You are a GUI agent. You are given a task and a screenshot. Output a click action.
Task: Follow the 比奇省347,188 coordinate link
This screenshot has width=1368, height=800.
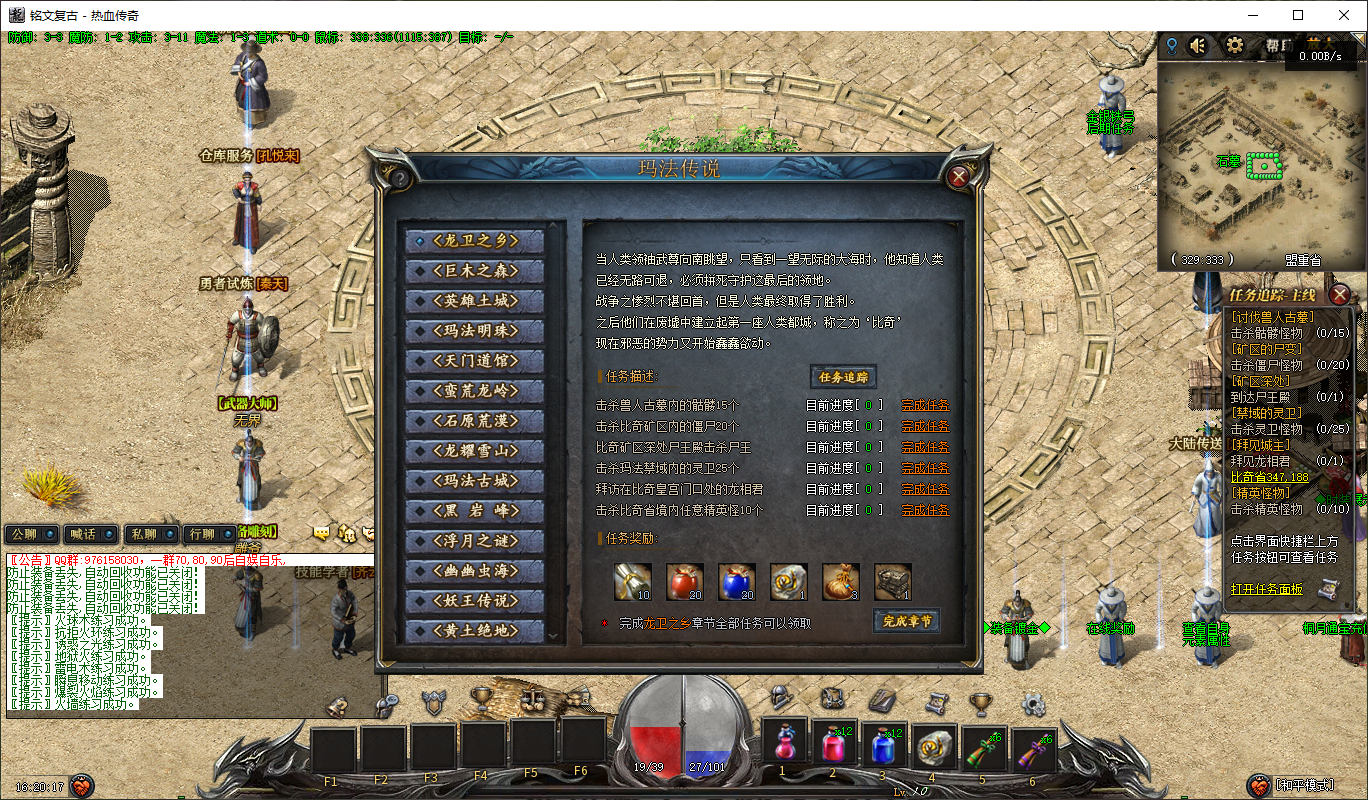pos(1269,477)
